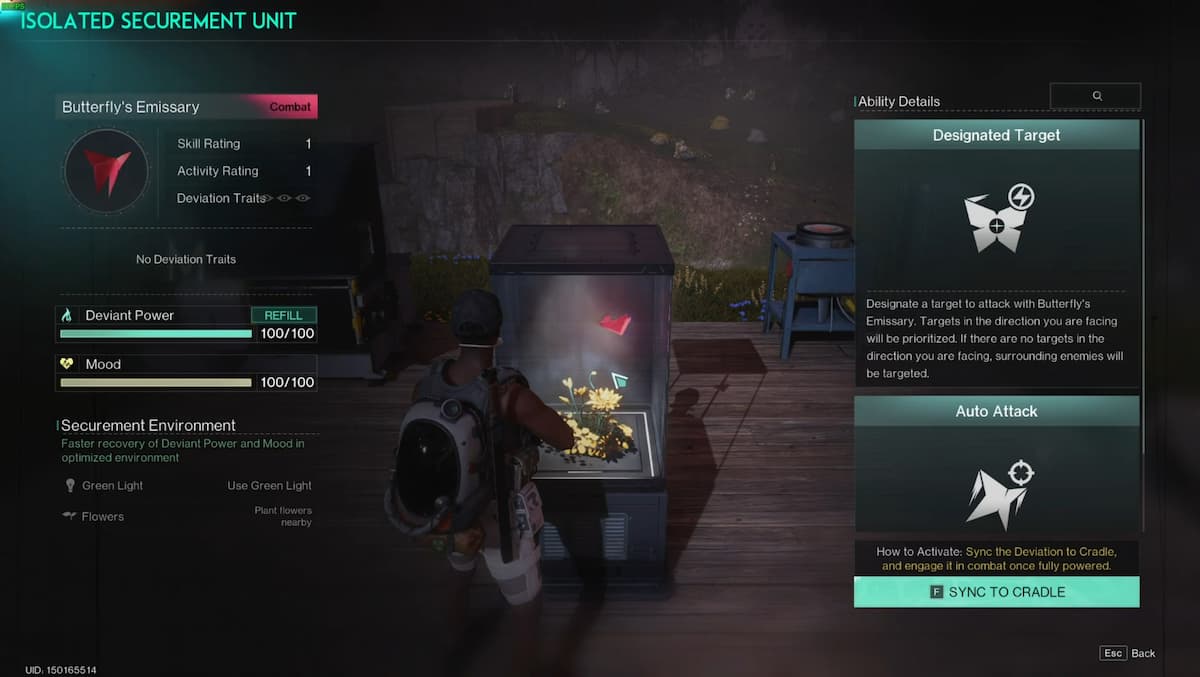Viewport: 1200px width, 677px height.
Task: Refill the Deviant Power bar
Action: (283, 315)
